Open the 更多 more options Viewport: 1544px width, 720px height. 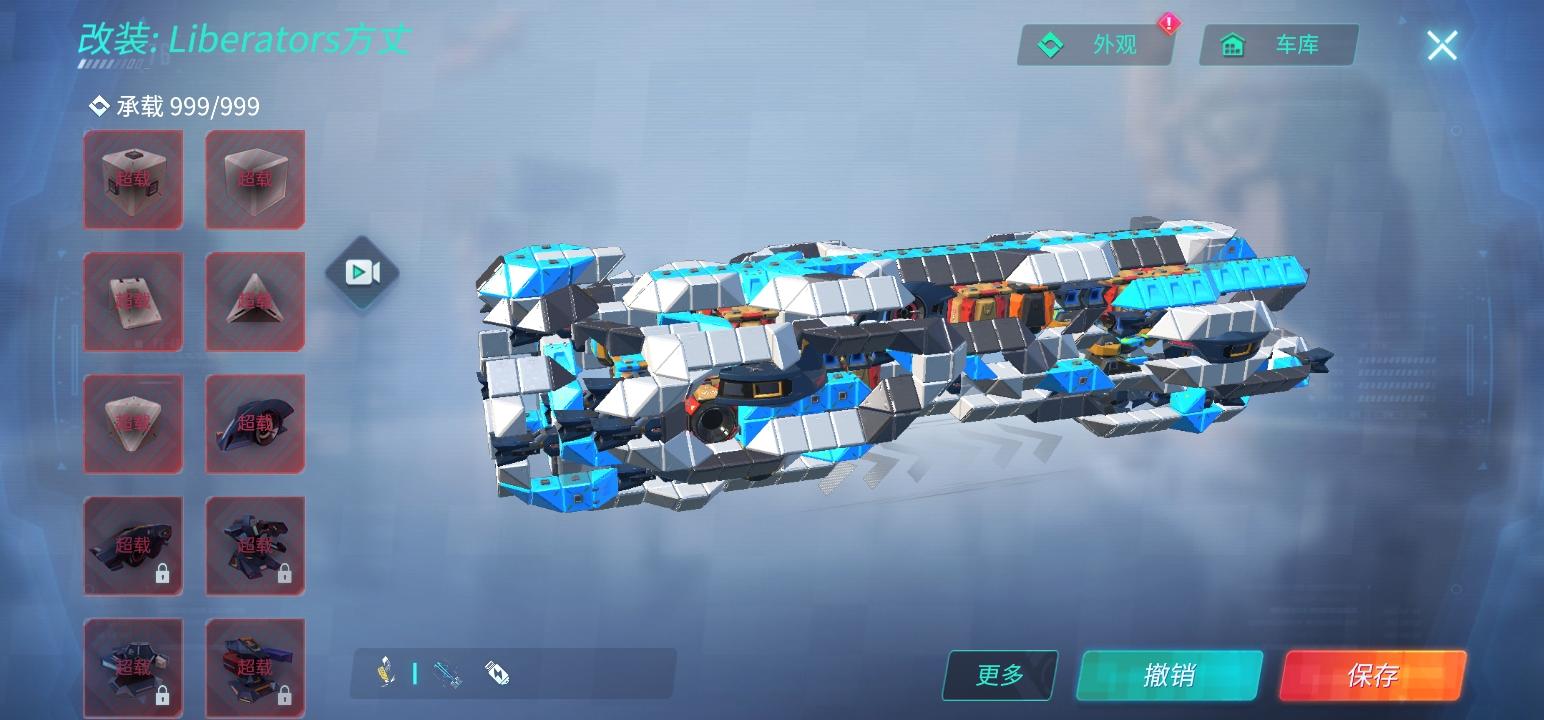(999, 675)
